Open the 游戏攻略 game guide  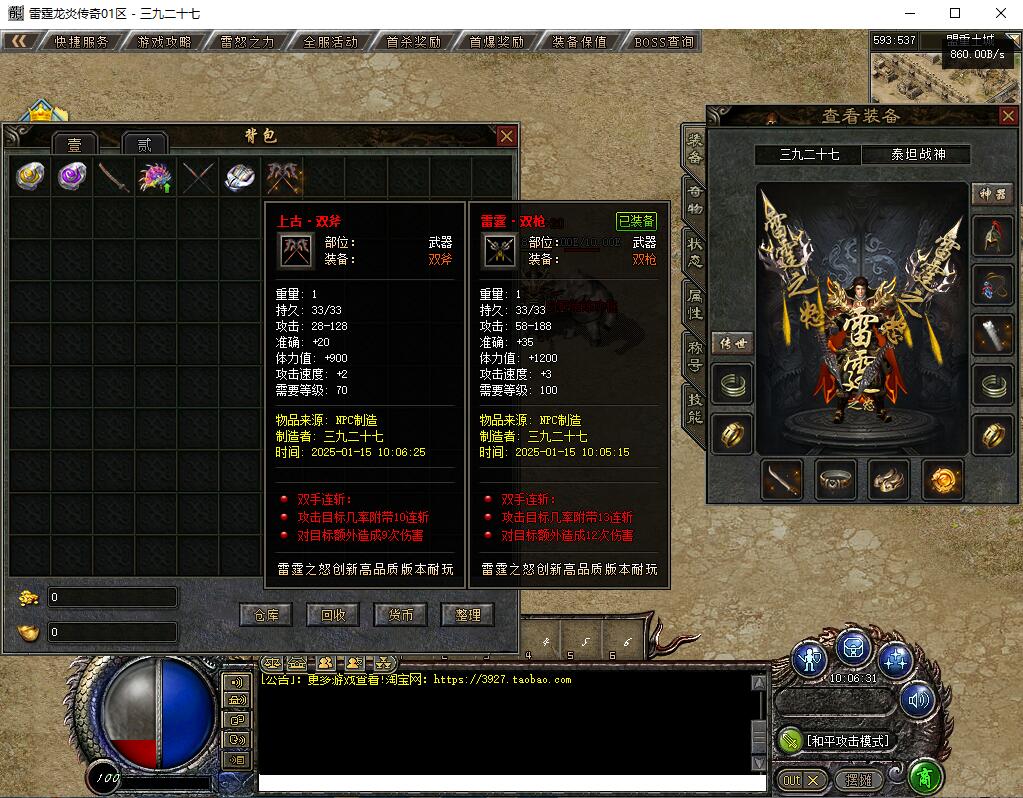coord(163,42)
